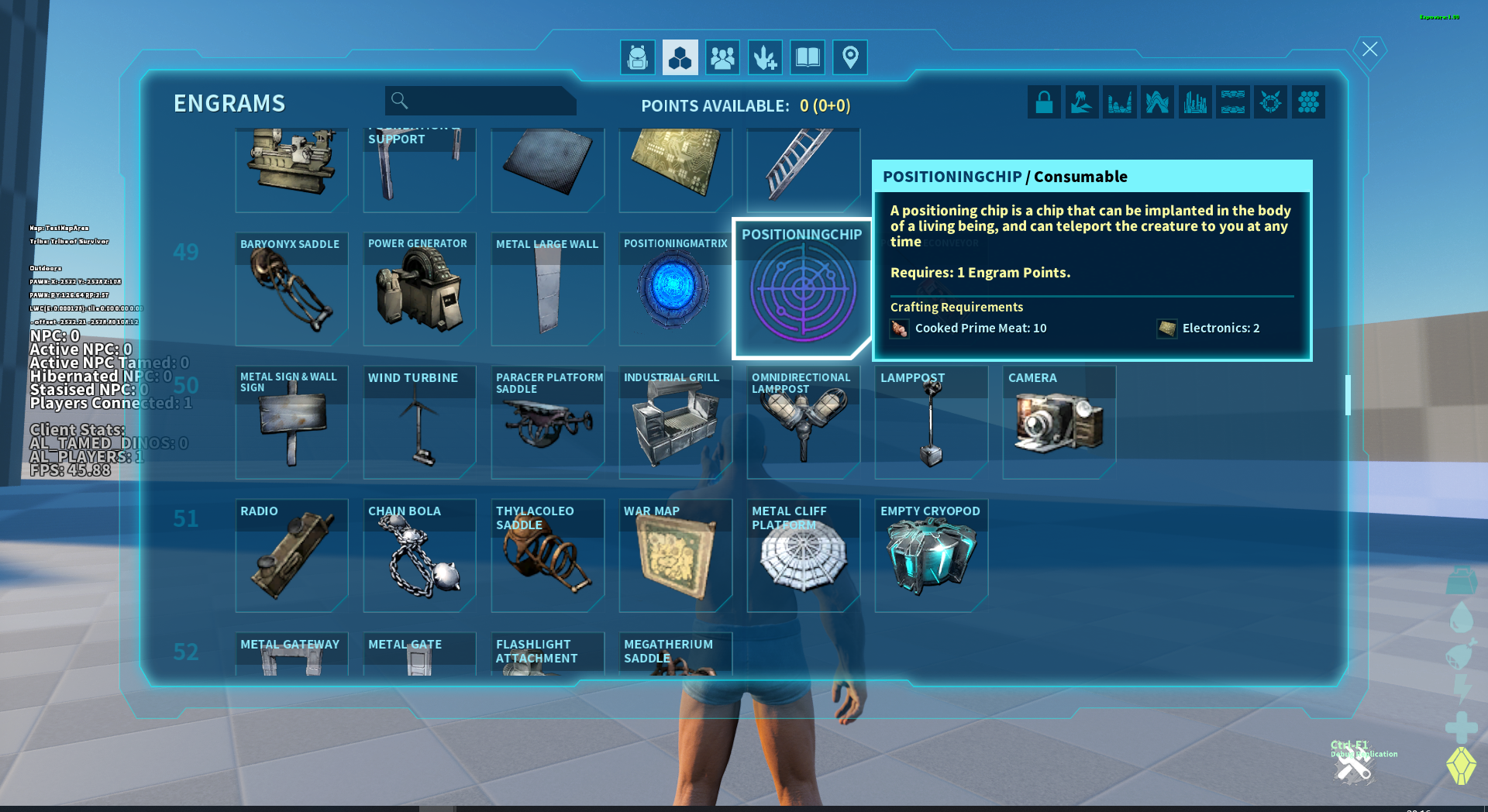1488x812 pixels.
Task: Select the Empty Cryopod engram
Action: 931,556
